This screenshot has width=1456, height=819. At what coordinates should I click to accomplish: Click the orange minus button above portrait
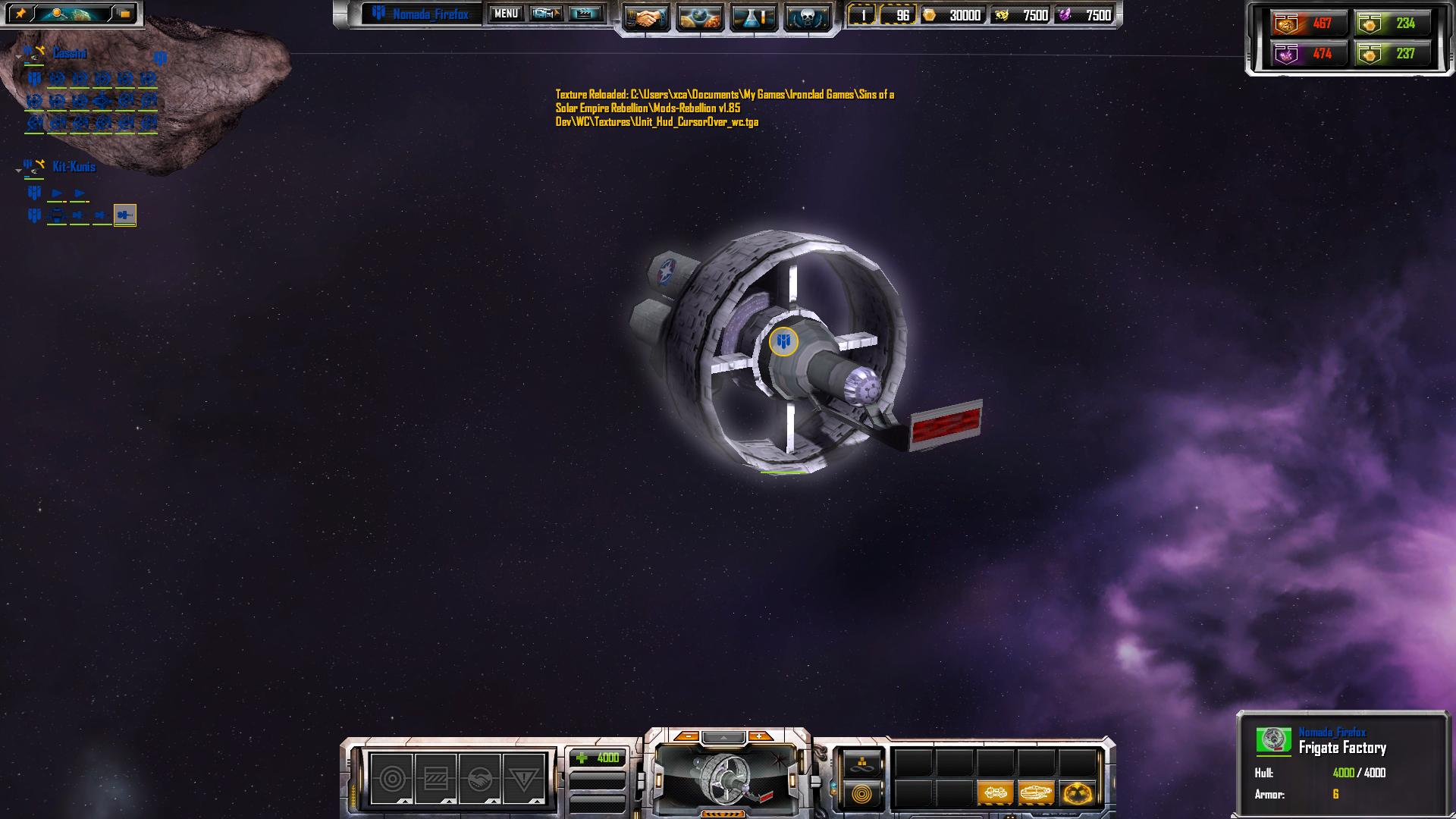click(687, 736)
